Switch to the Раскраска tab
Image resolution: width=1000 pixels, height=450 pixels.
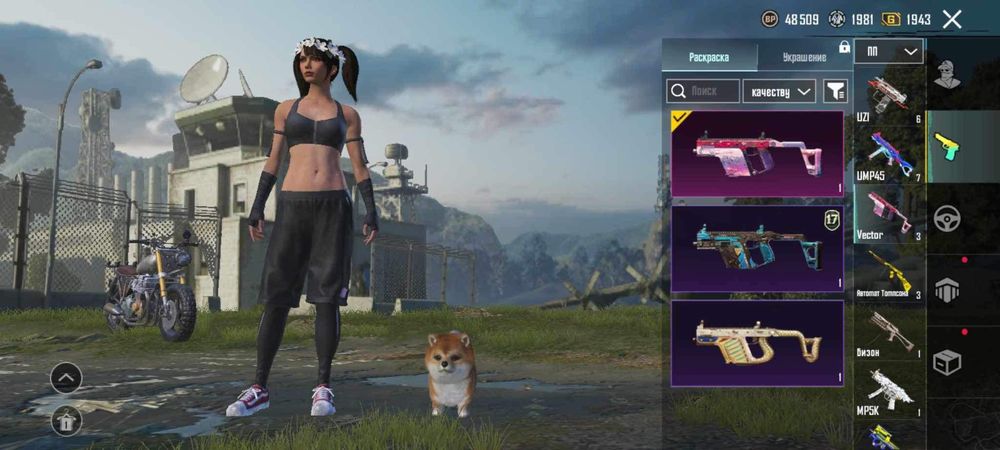click(709, 57)
